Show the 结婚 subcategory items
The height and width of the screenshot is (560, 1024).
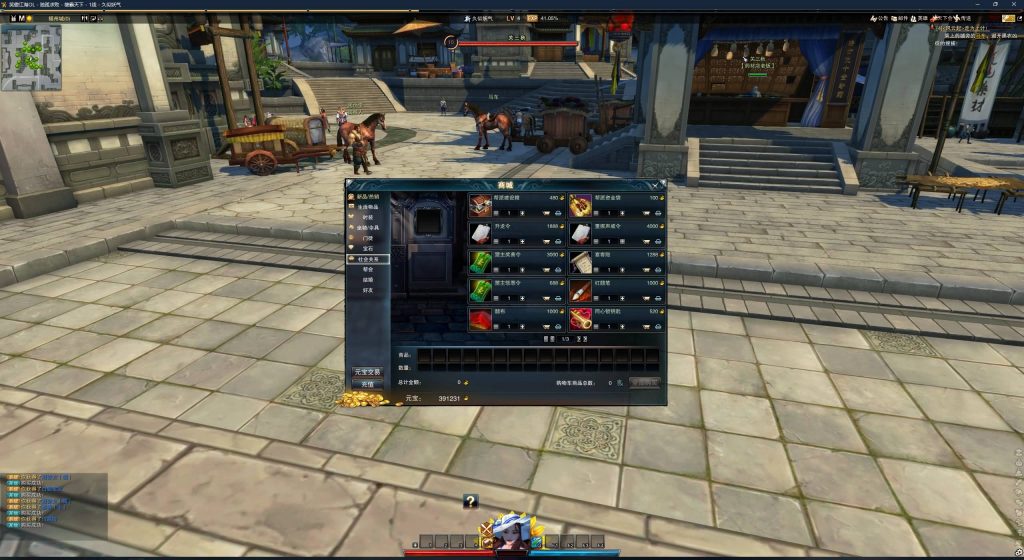click(367, 280)
